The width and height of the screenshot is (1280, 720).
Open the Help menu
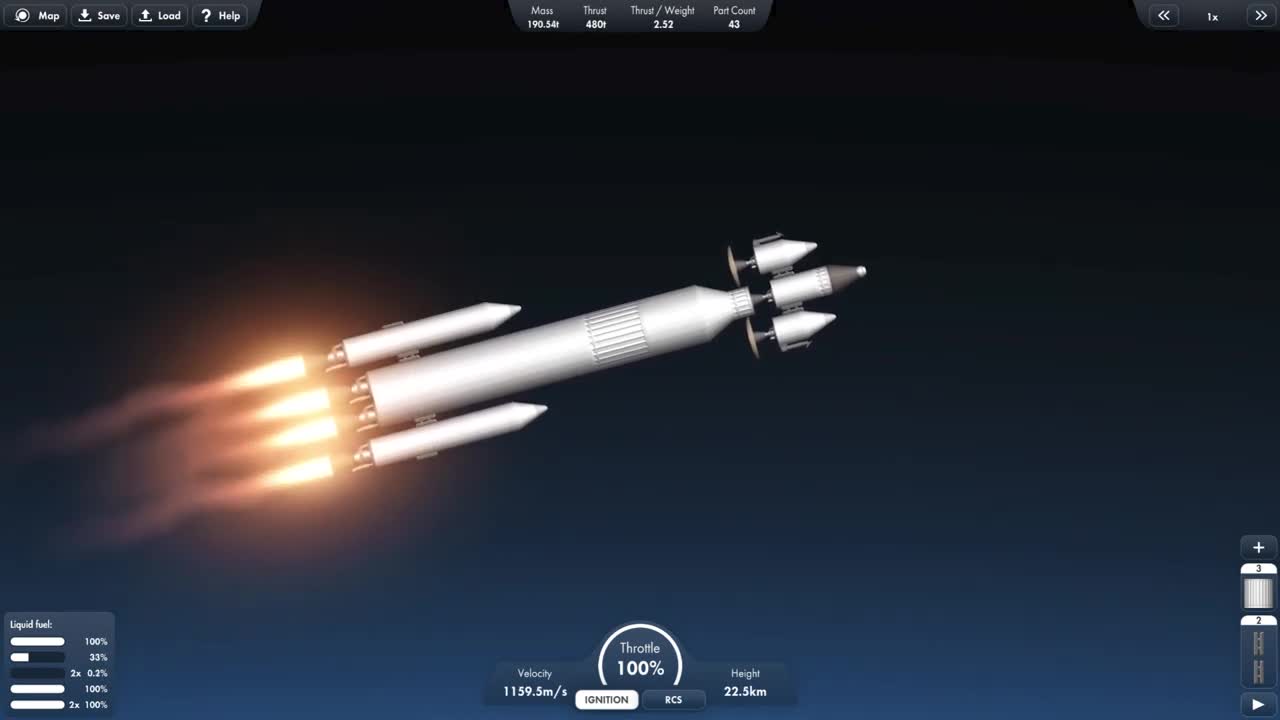pos(220,15)
